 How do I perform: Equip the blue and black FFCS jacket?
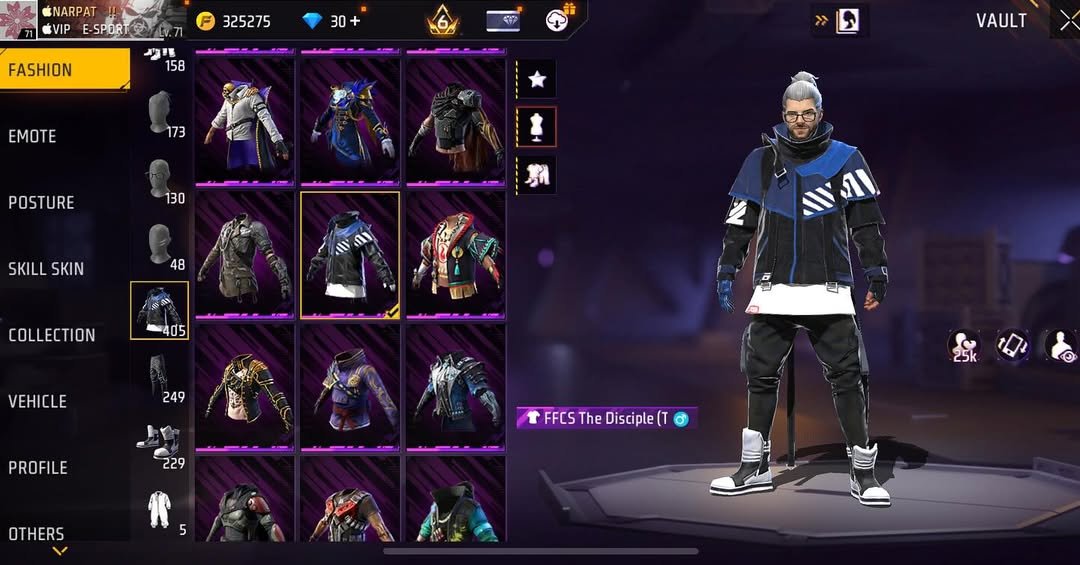pyautogui.click(x=350, y=254)
